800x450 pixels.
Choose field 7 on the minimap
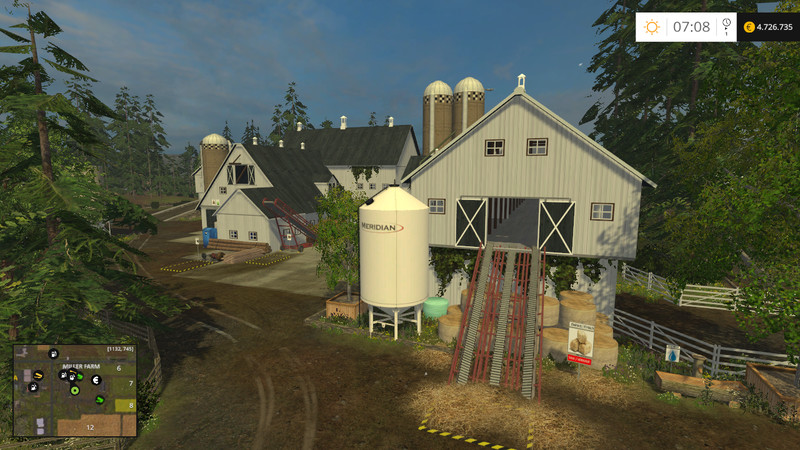pos(130,383)
